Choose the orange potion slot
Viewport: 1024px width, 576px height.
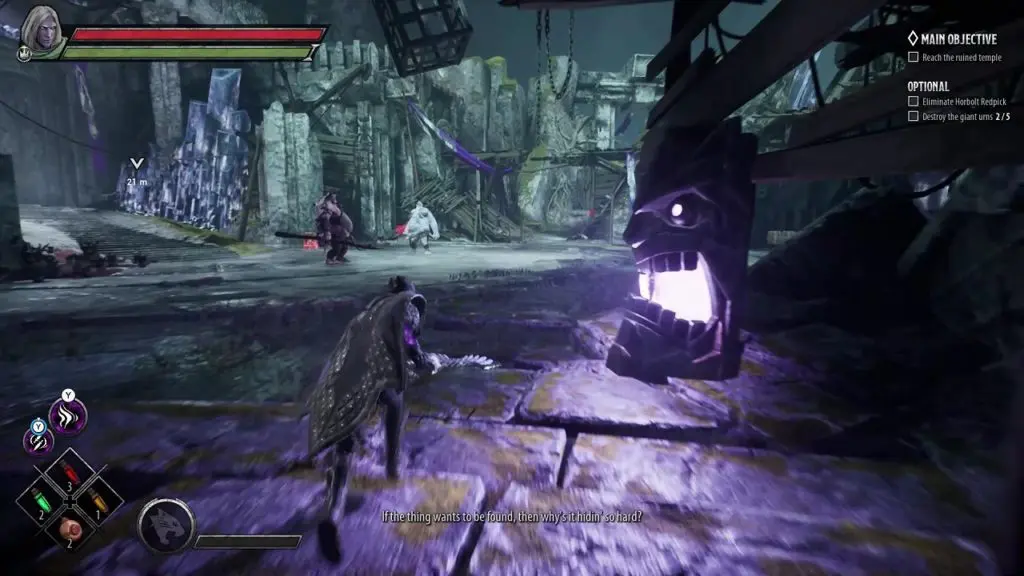tap(95, 497)
